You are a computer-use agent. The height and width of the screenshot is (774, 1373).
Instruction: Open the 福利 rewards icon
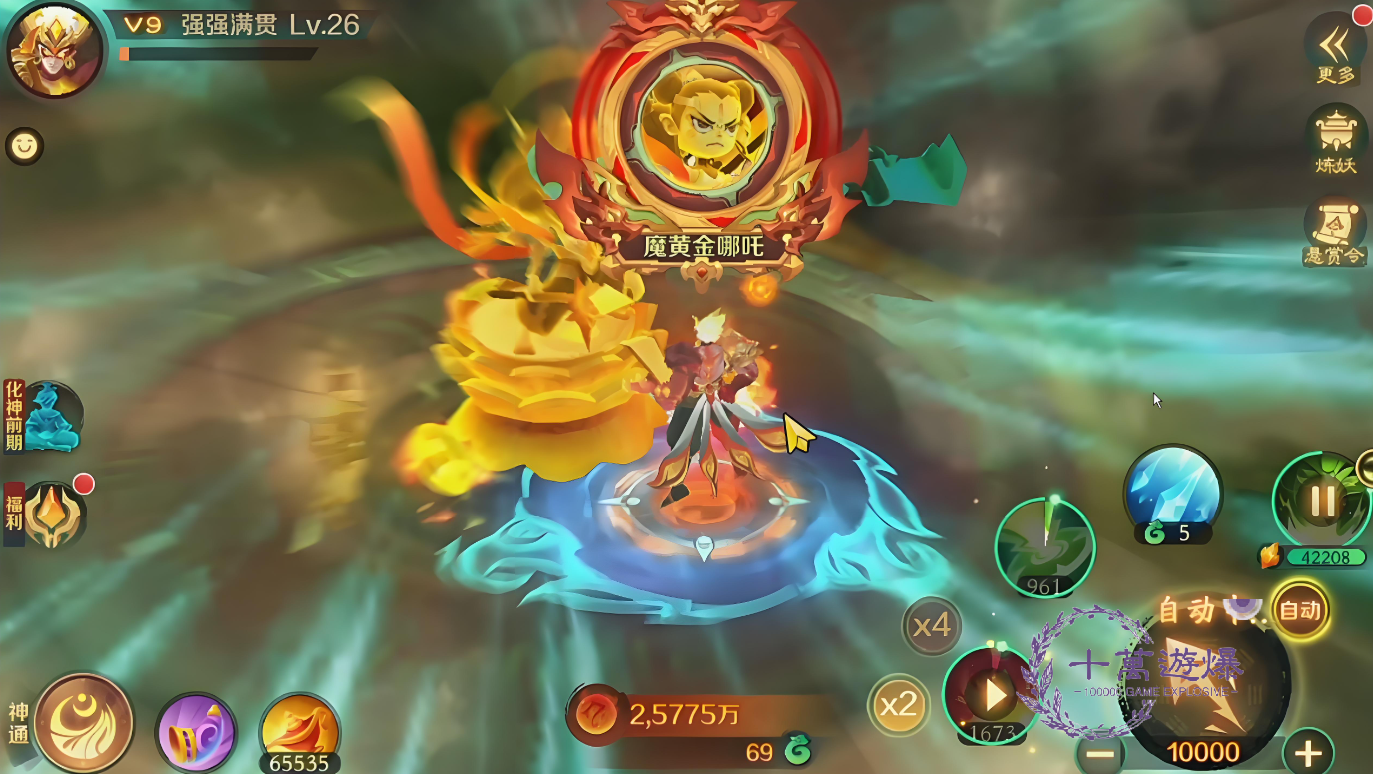pyautogui.click(x=52, y=514)
